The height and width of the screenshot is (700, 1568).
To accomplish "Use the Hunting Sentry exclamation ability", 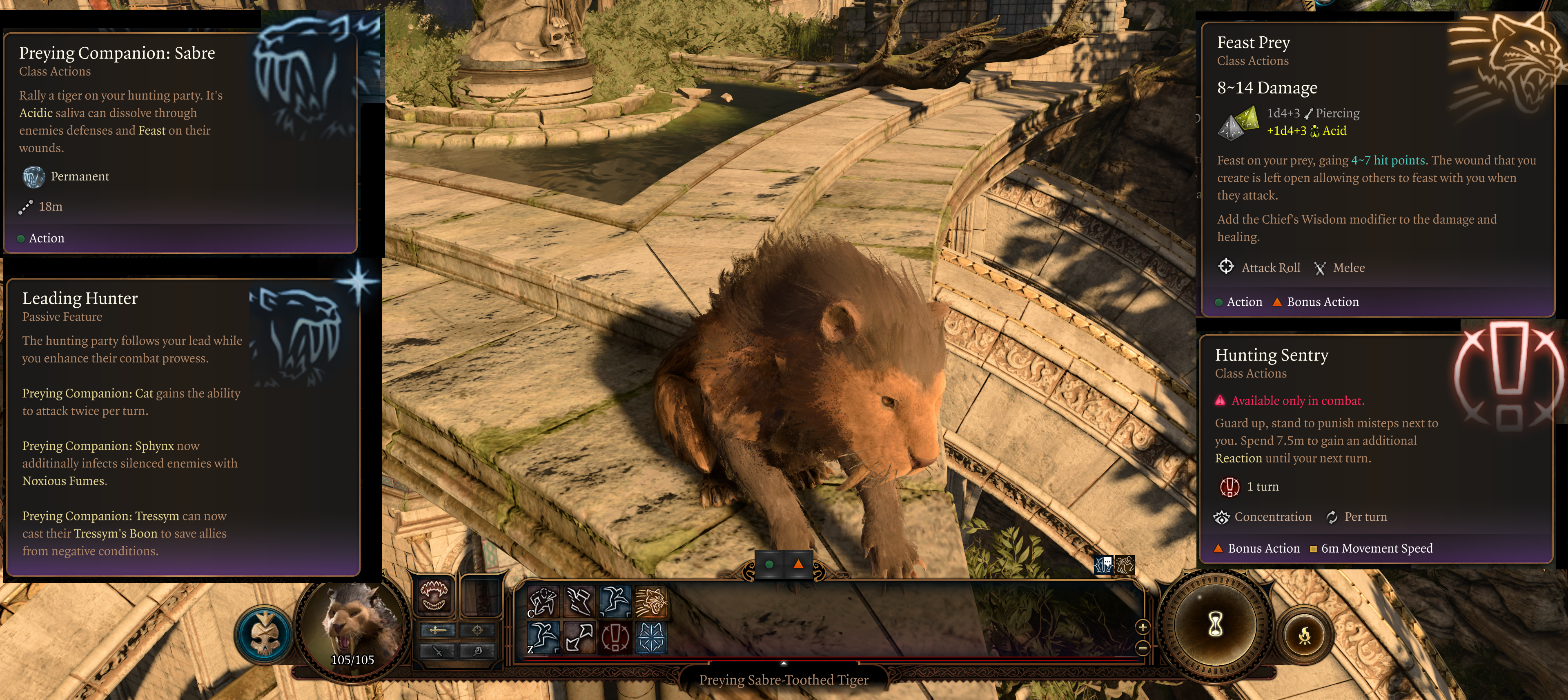I will pos(615,637).
